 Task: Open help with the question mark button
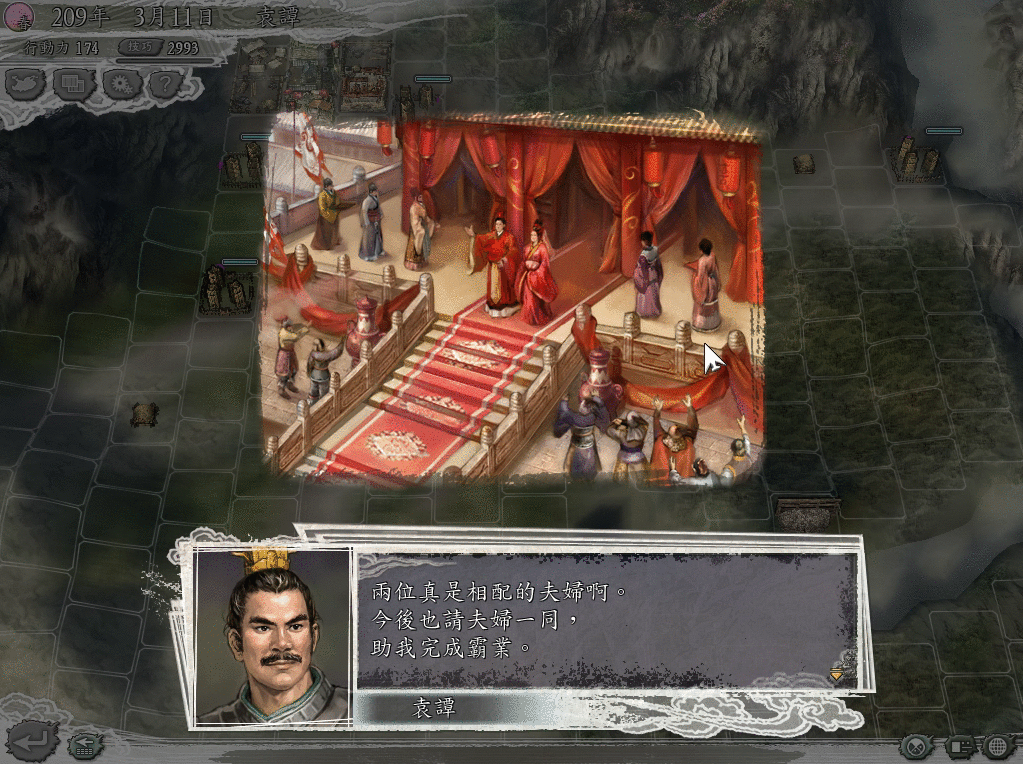coord(165,84)
